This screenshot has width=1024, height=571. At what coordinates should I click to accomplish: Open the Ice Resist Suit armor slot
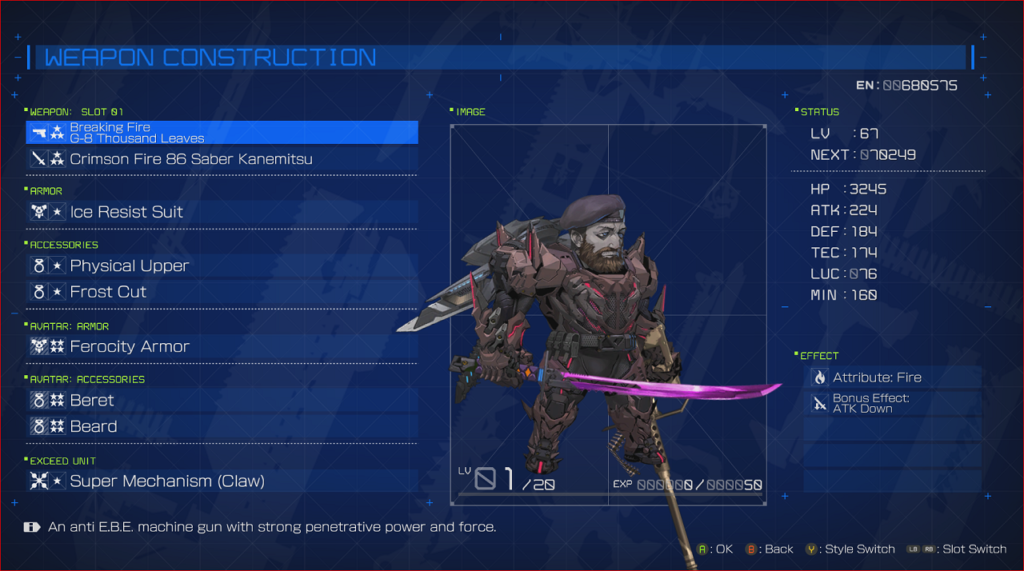tap(222, 212)
